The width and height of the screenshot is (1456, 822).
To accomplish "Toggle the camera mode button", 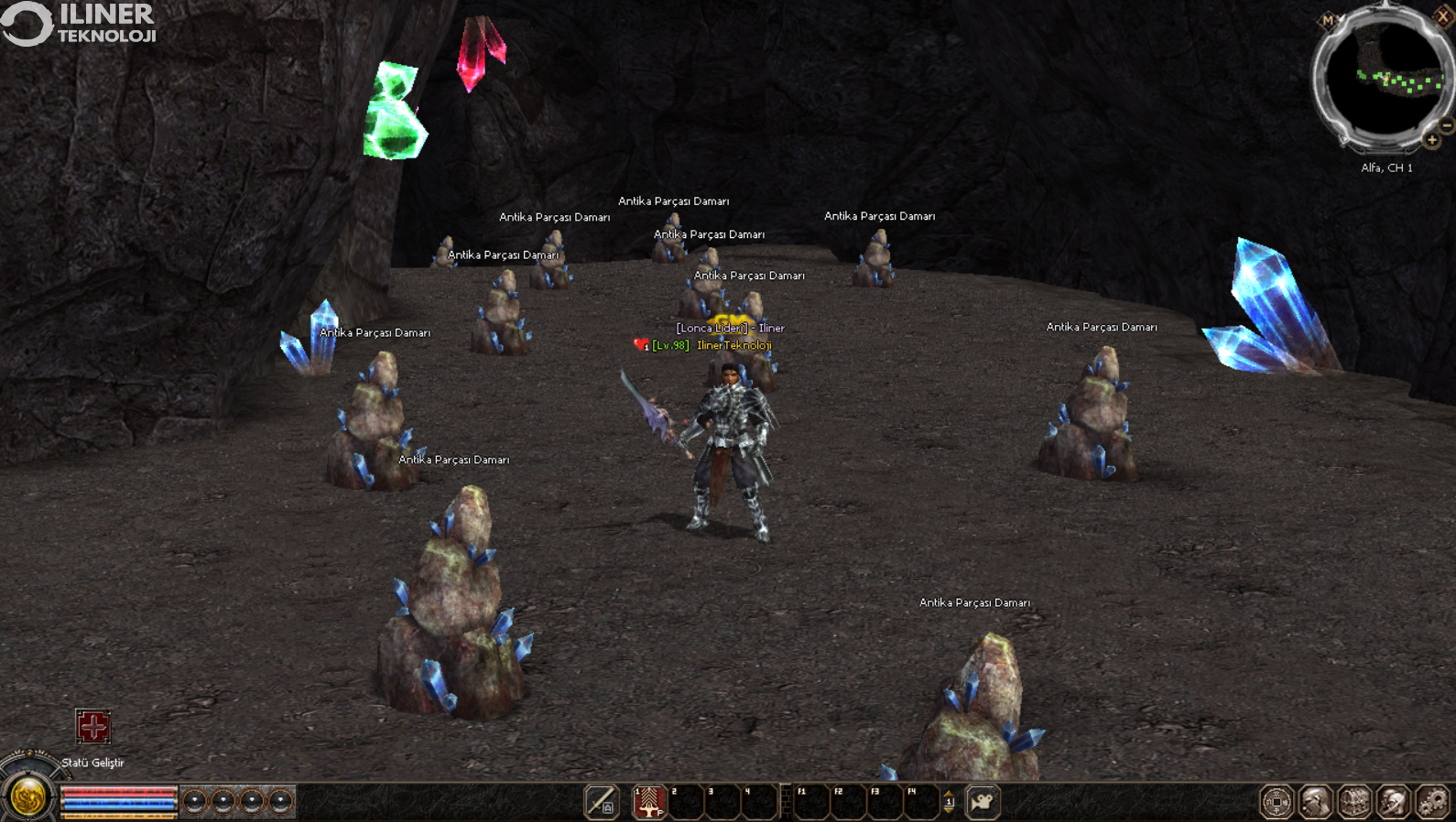I will (x=983, y=802).
